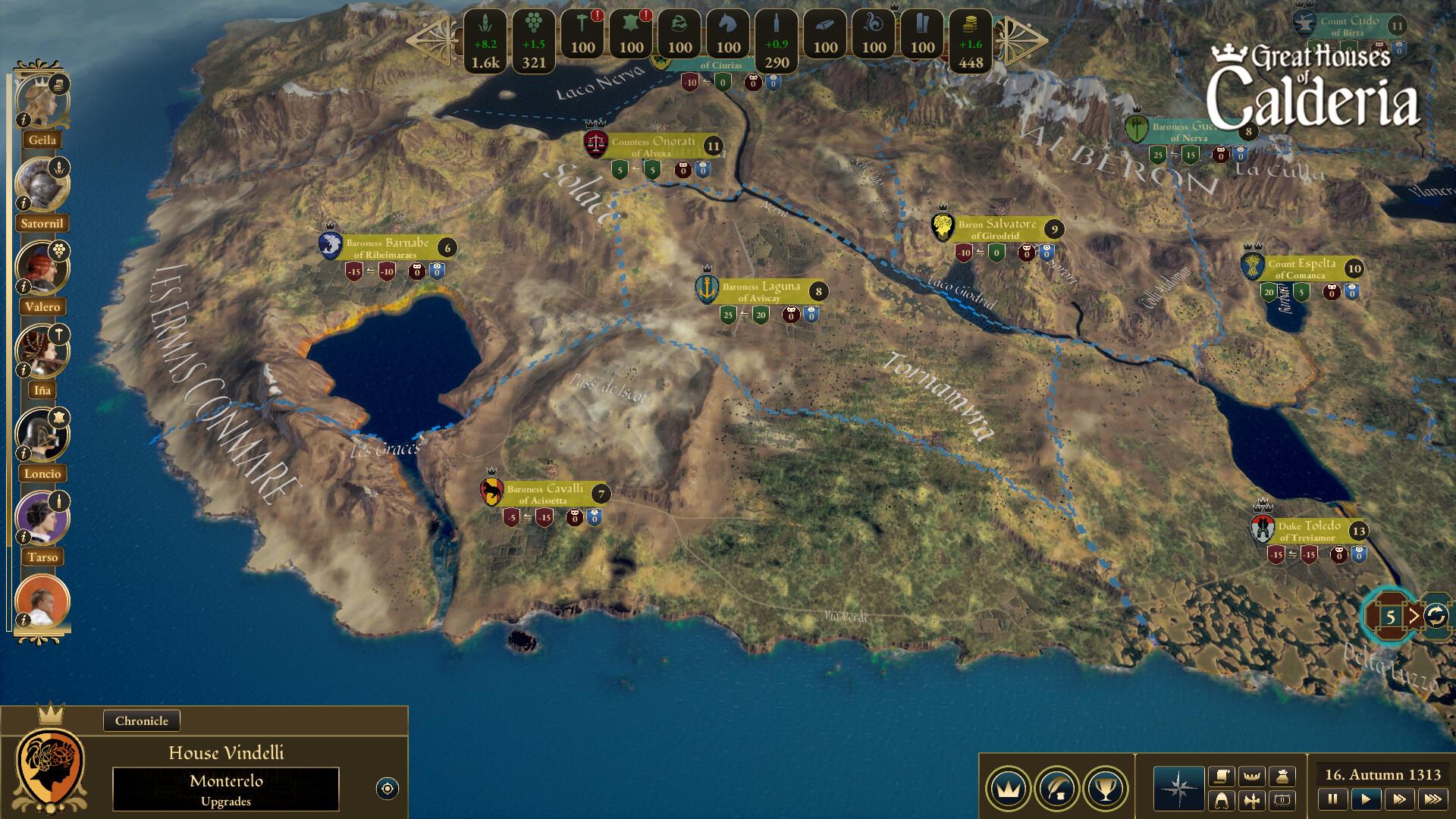Select Geila's character portrait
Viewport: 1456px width, 819px height.
41,101
